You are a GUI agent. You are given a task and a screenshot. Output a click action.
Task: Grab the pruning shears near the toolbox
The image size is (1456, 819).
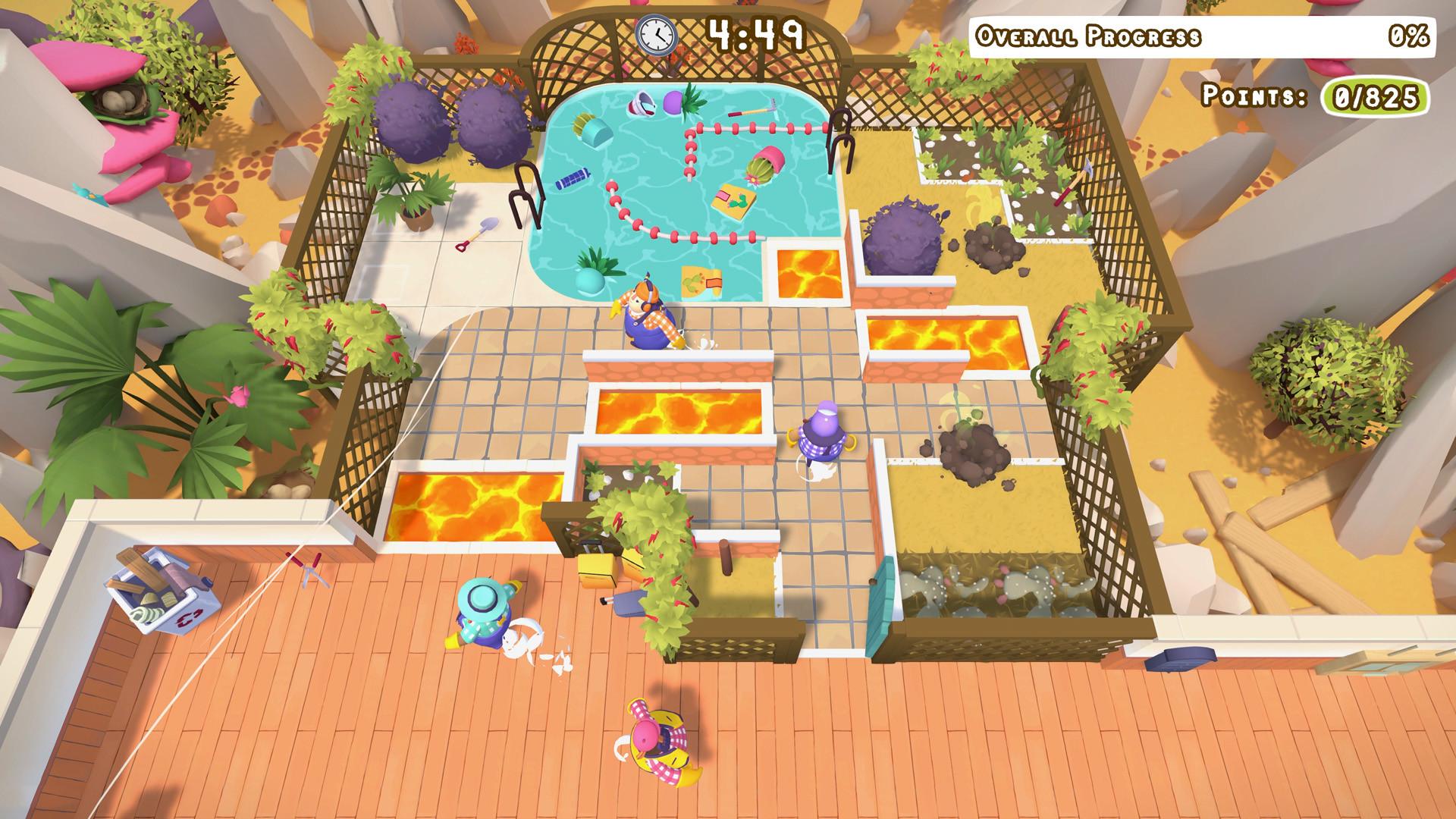[x=310, y=569]
